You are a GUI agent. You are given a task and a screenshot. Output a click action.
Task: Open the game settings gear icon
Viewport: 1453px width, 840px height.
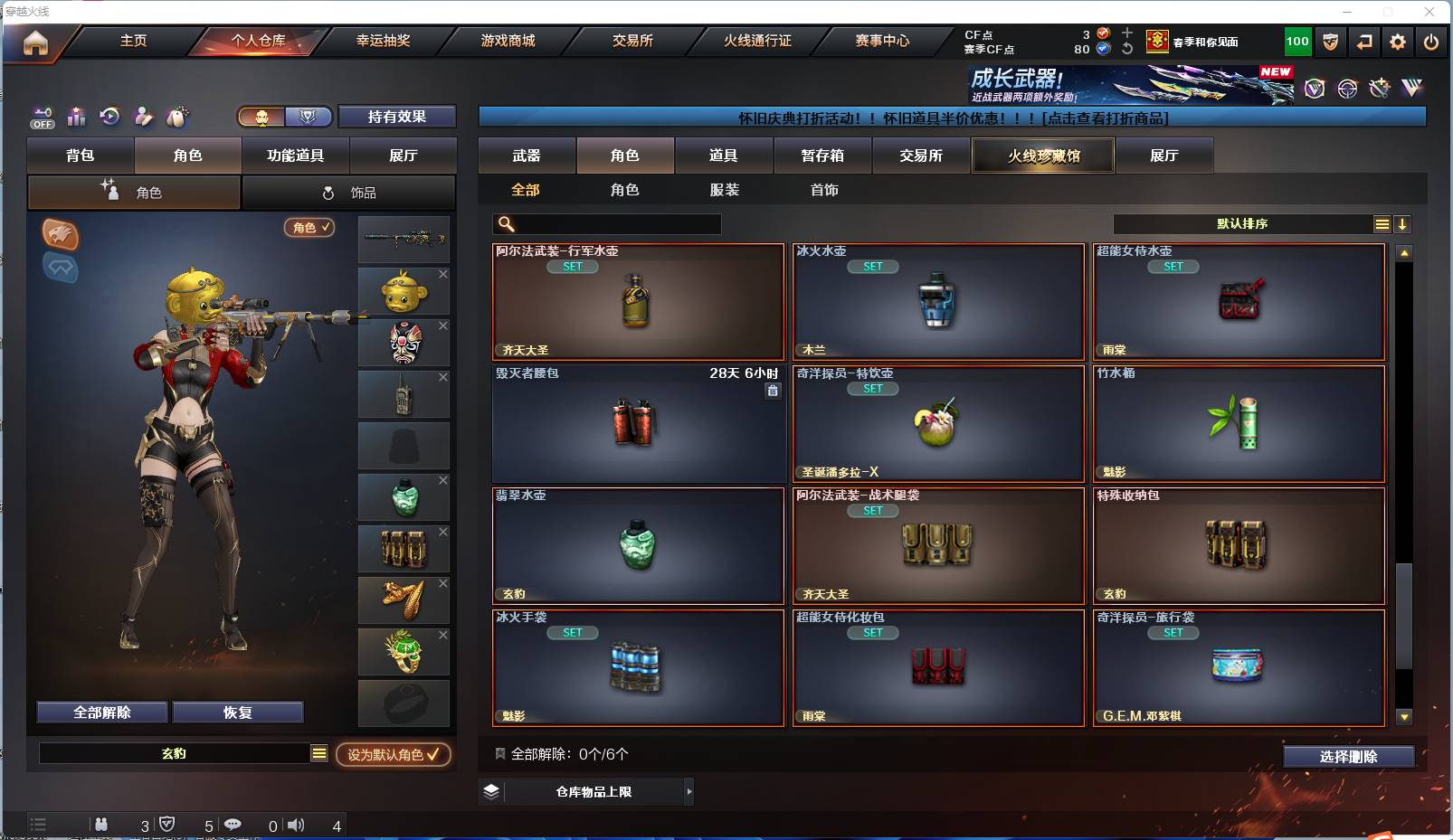point(1398,42)
